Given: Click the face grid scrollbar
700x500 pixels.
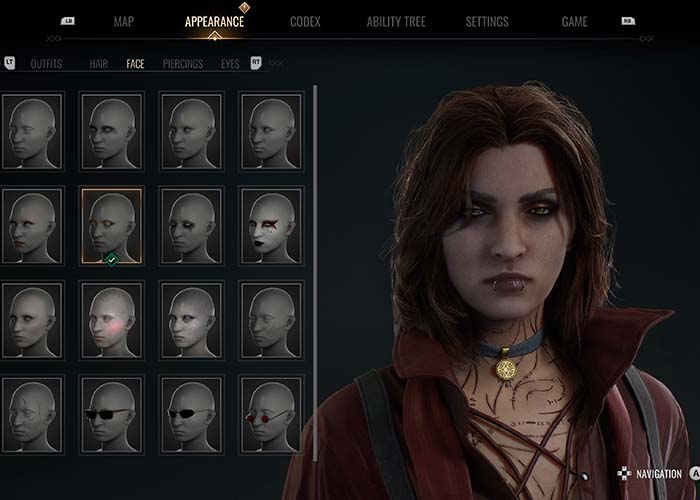Looking at the screenshot, I should pyautogui.click(x=316, y=200).
